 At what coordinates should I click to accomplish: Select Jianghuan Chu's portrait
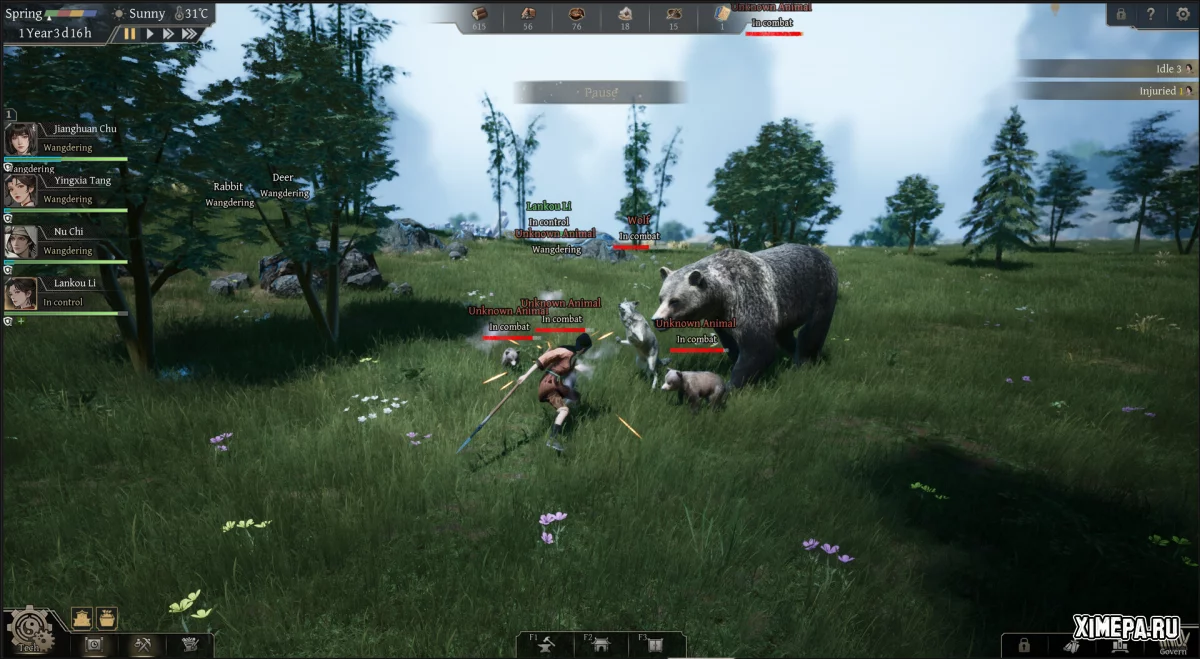[x=21, y=138]
